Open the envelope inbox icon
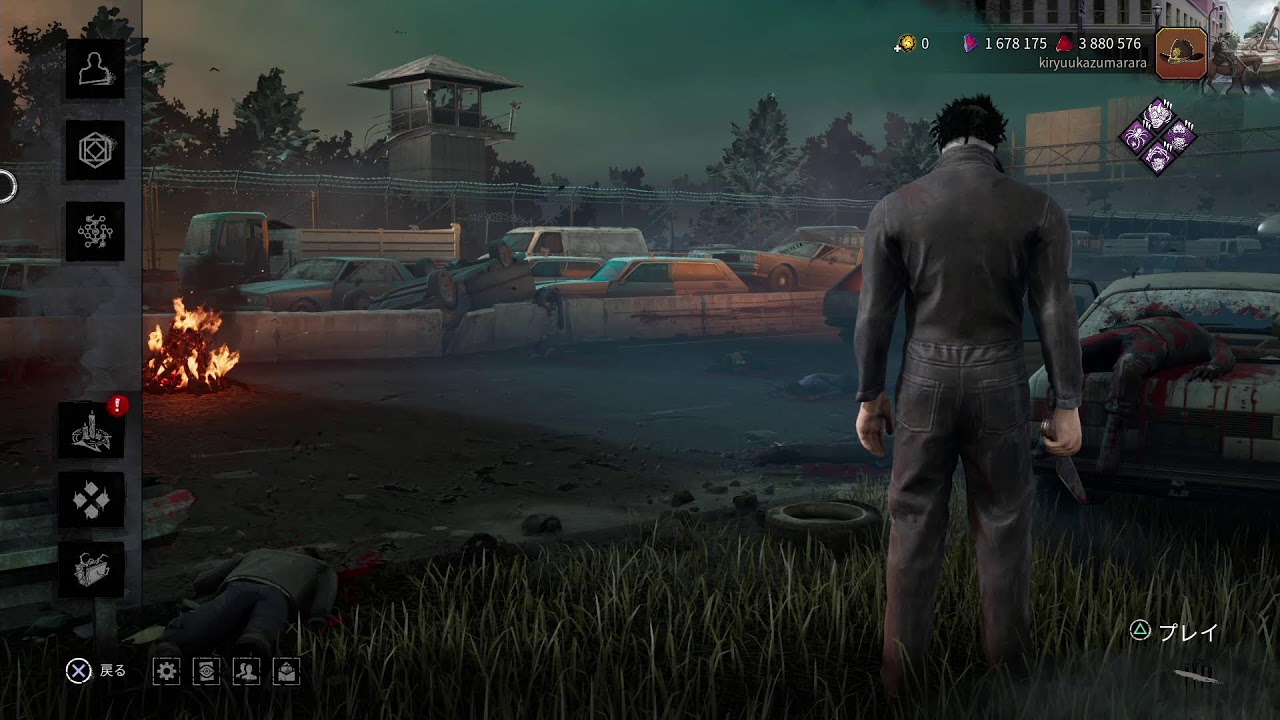 (x=286, y=672)
